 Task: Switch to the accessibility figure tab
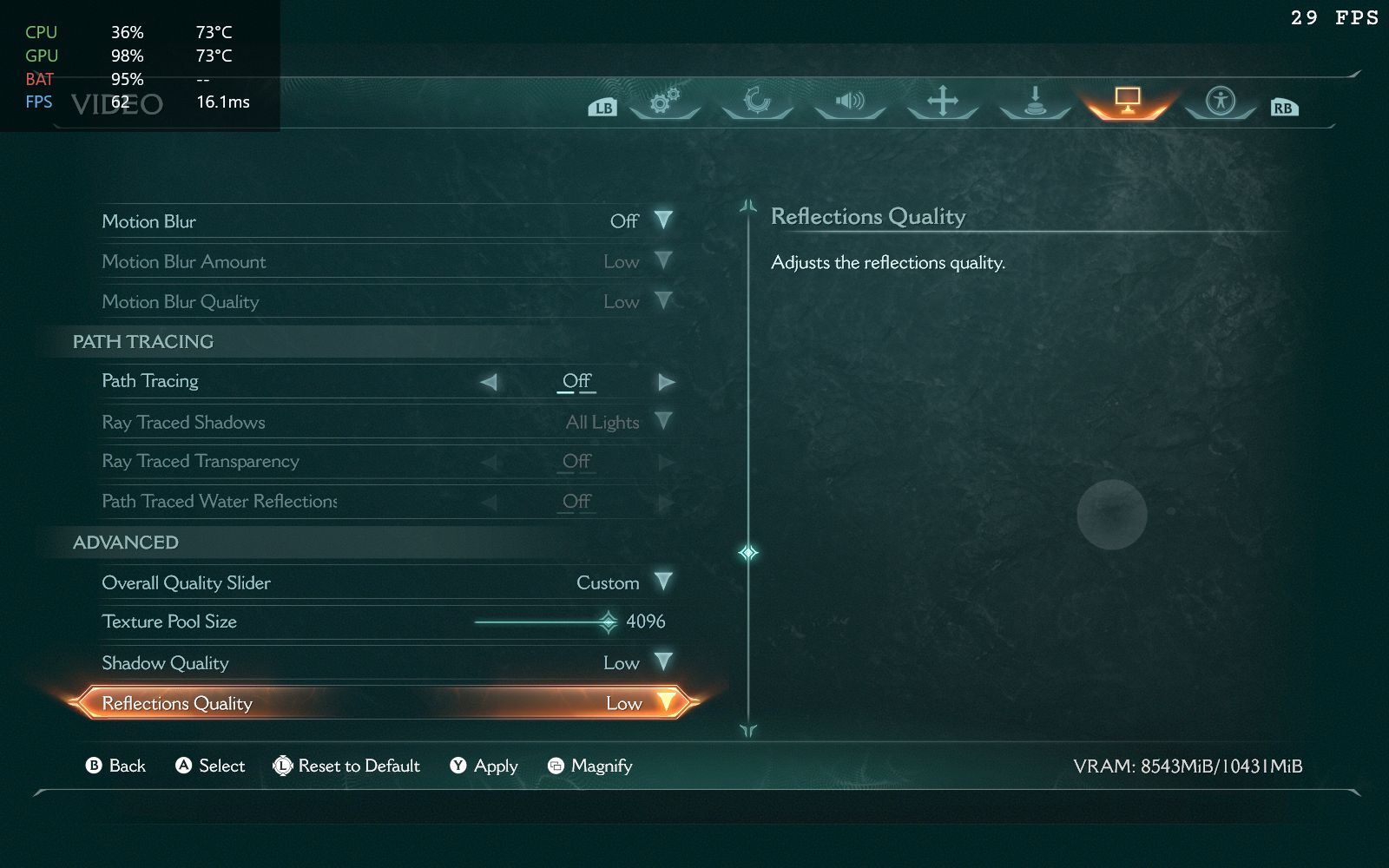coord(1220,102)
